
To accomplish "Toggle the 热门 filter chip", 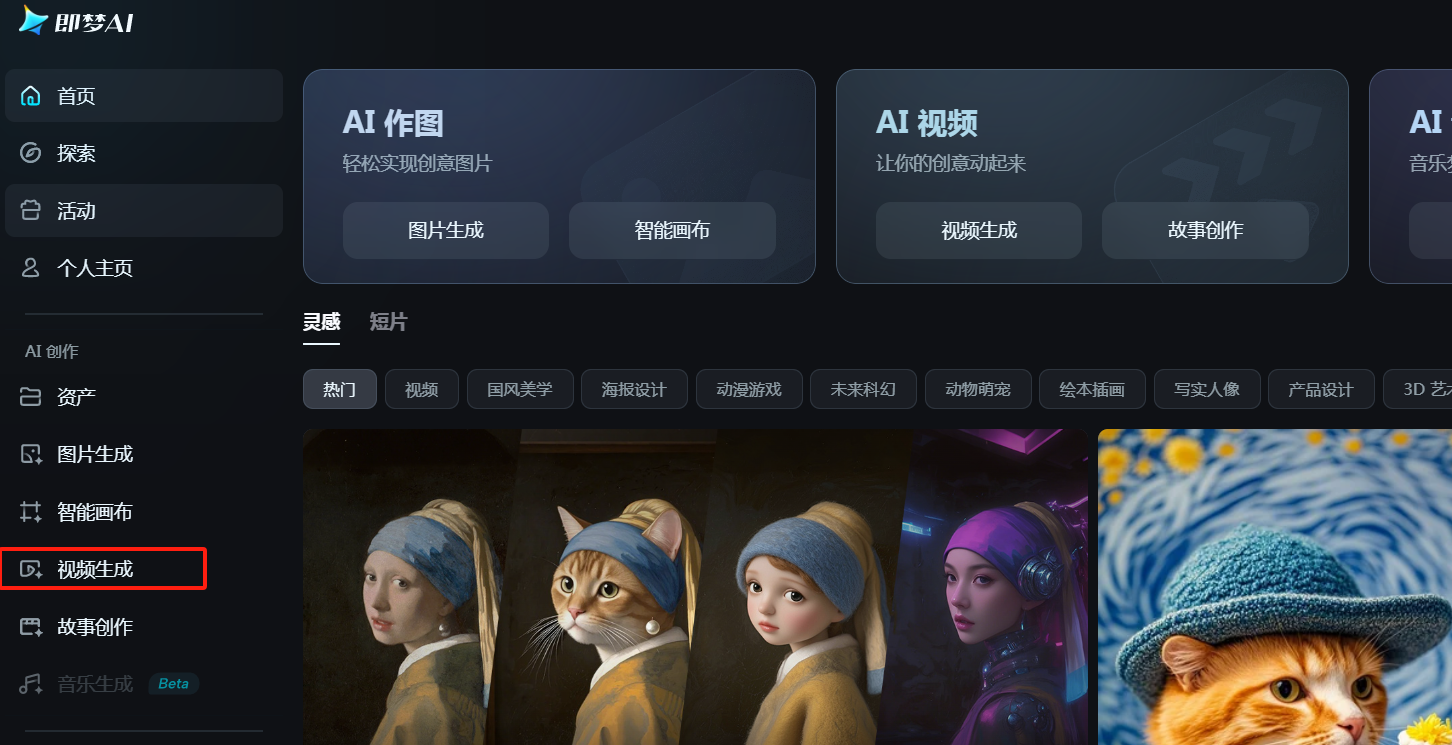I will click(x=340, y=389).
